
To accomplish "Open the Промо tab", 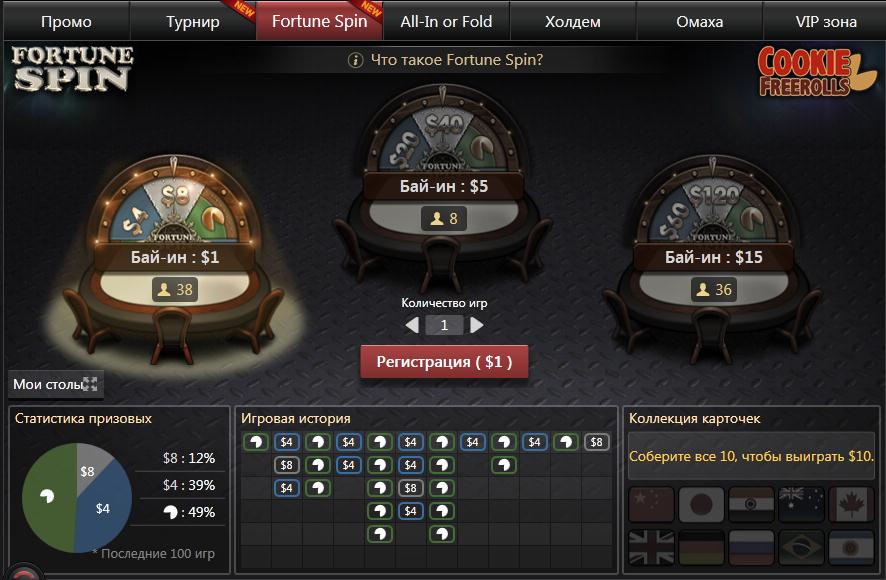I will pos(66,21).
